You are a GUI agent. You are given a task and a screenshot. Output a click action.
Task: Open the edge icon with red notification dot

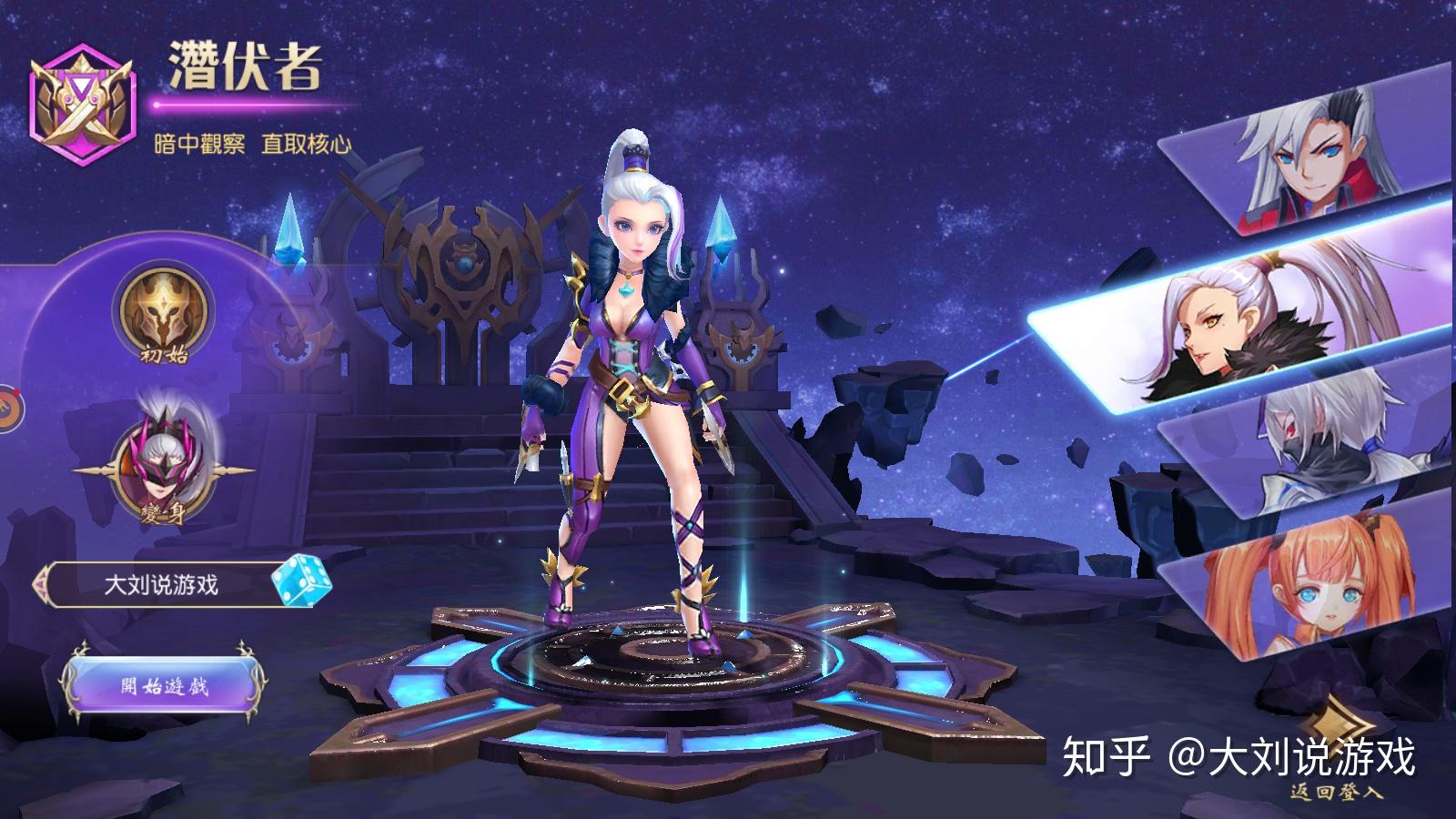7,408
